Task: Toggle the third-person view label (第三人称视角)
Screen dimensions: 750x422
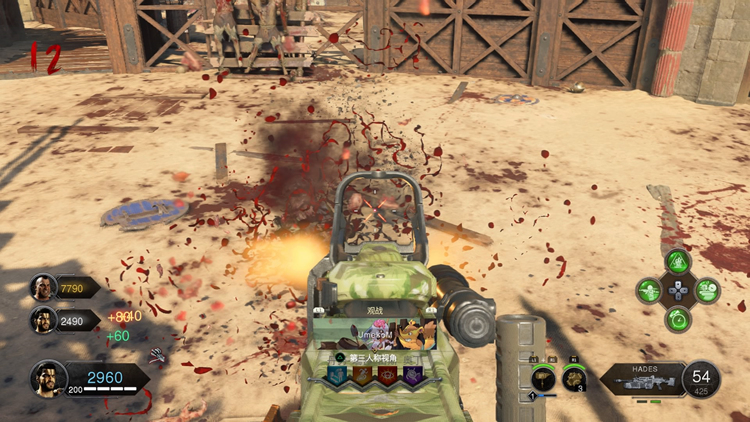Action: coord(375,358)
